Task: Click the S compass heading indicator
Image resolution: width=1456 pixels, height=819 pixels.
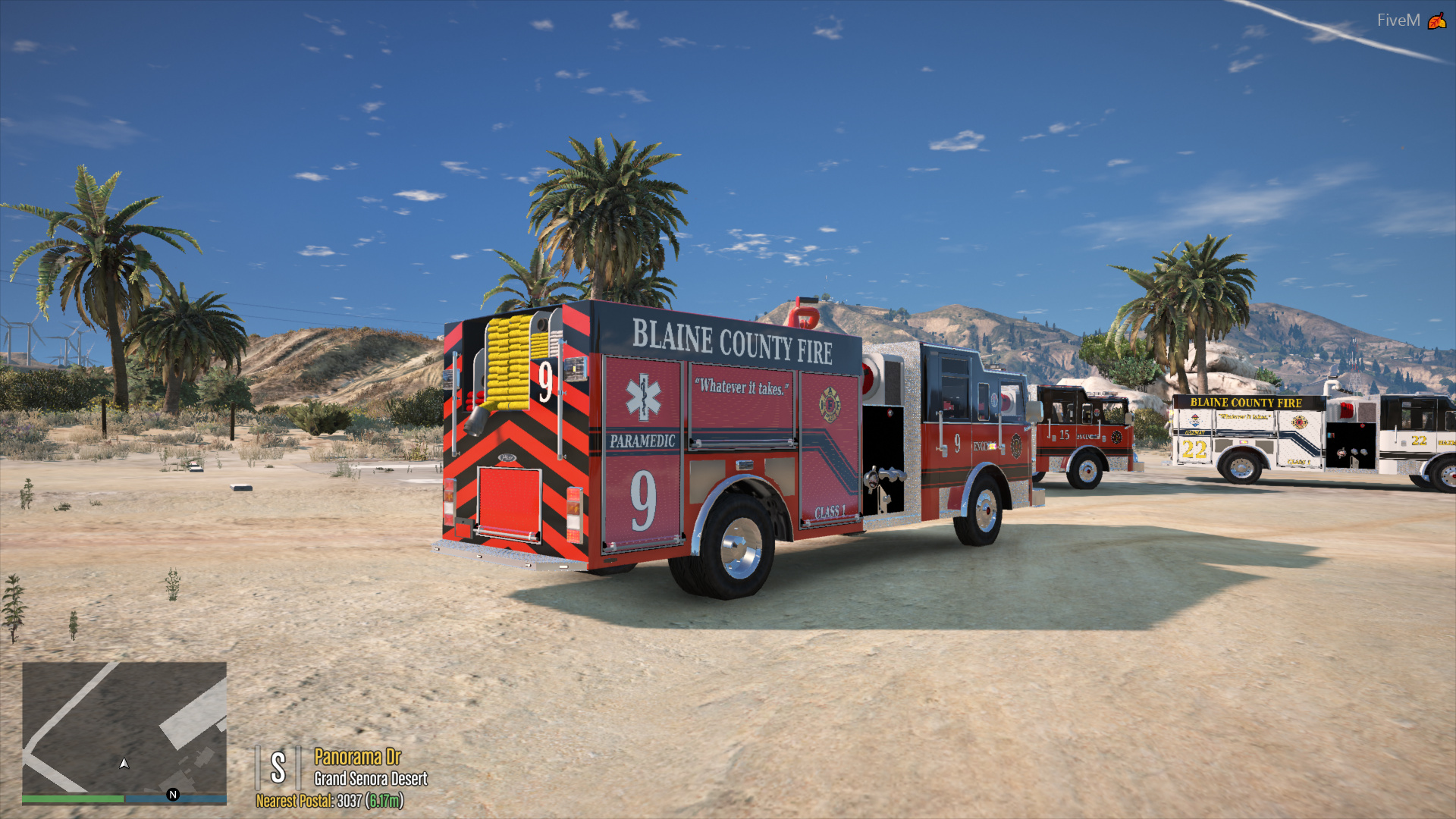Action: (x=279, y=768)
